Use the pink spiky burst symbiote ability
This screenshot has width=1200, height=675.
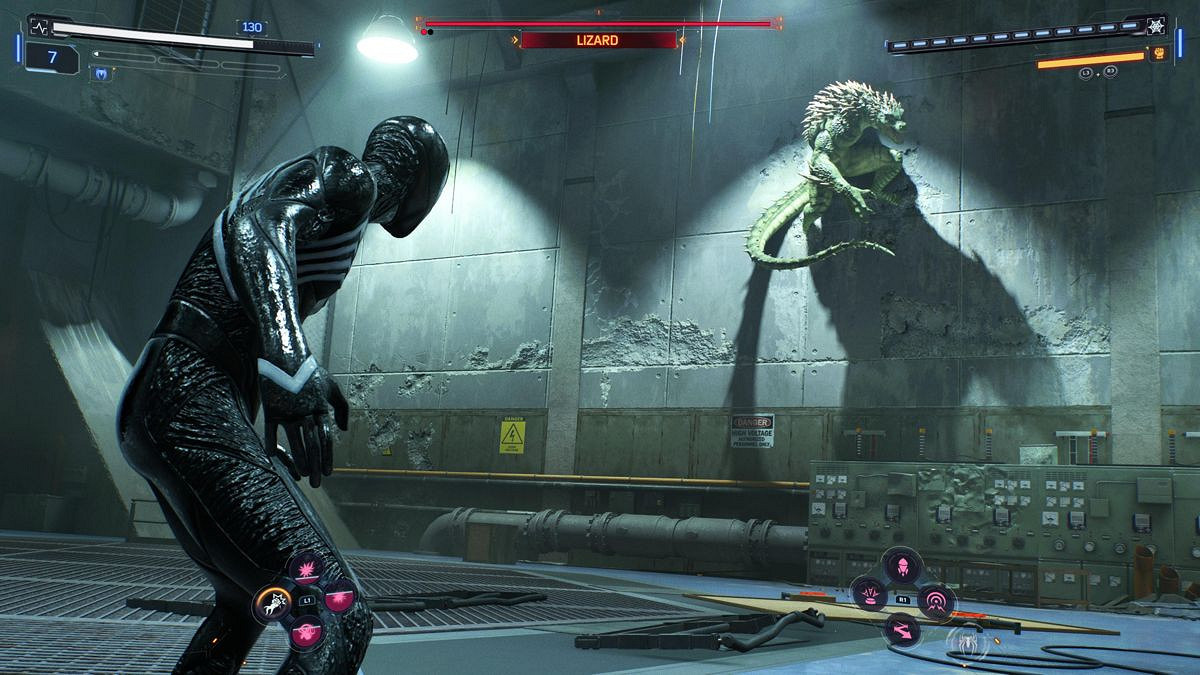pyautogui.click(x=306, y=570)
